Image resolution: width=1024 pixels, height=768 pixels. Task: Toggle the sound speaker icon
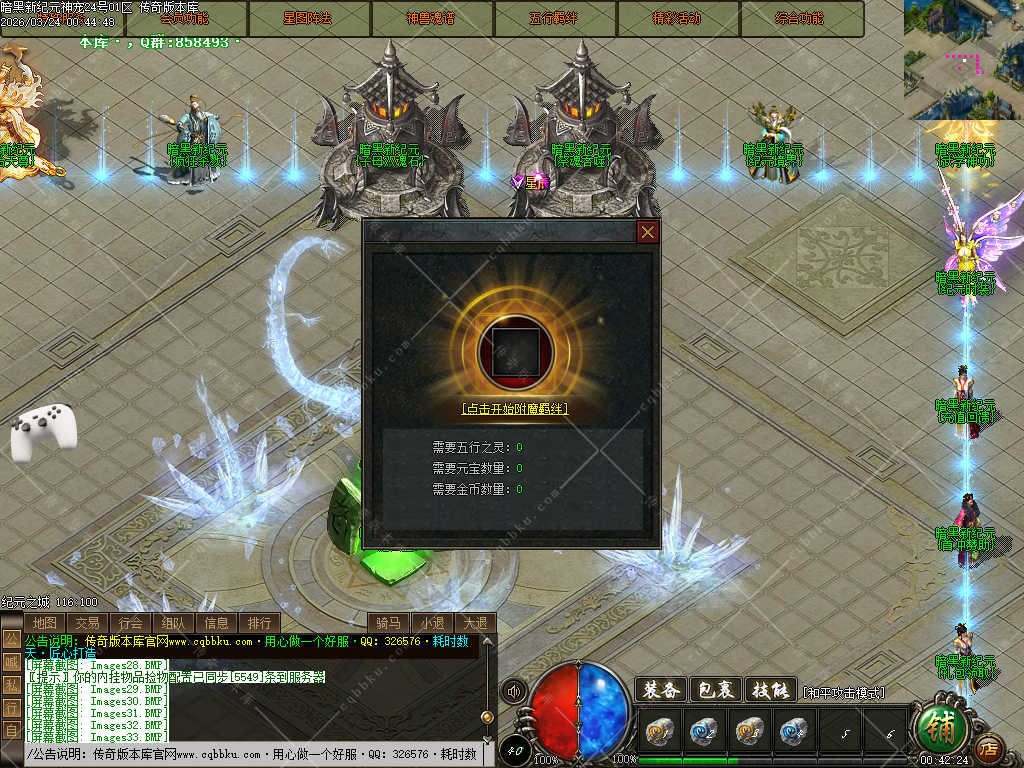point(514,691)
